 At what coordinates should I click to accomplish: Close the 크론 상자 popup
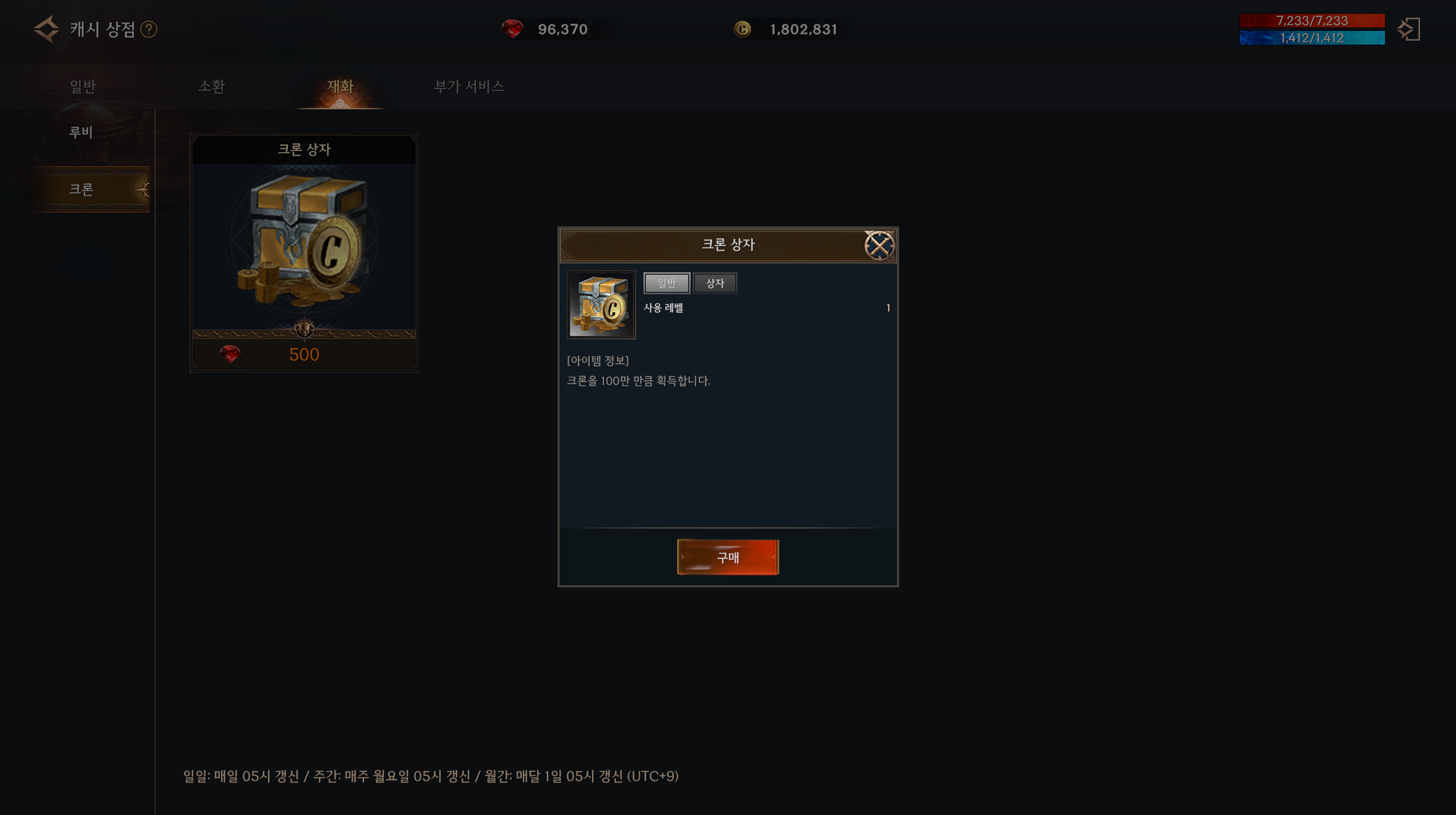coord(879,246)
